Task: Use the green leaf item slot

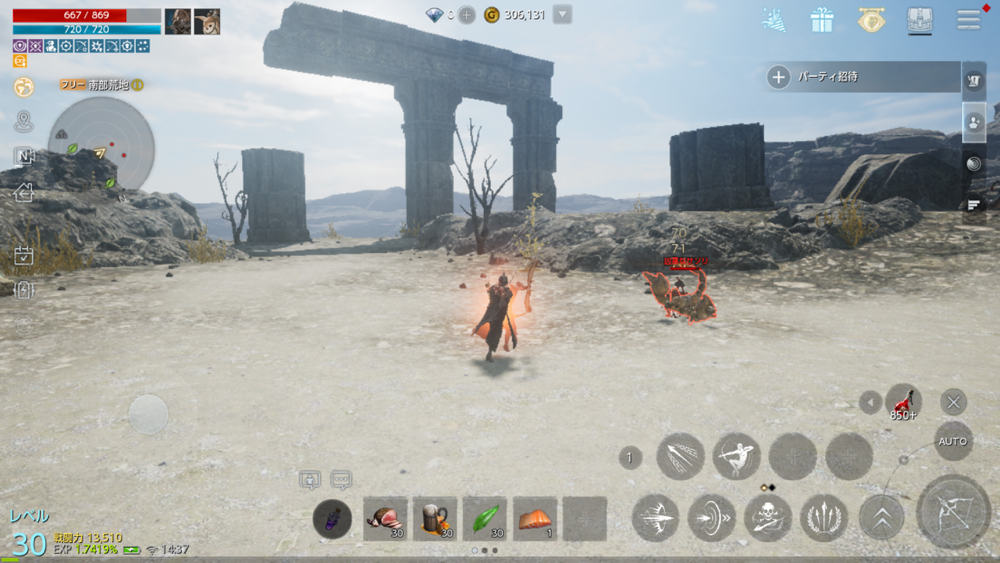Action: (x=485, y=518)
